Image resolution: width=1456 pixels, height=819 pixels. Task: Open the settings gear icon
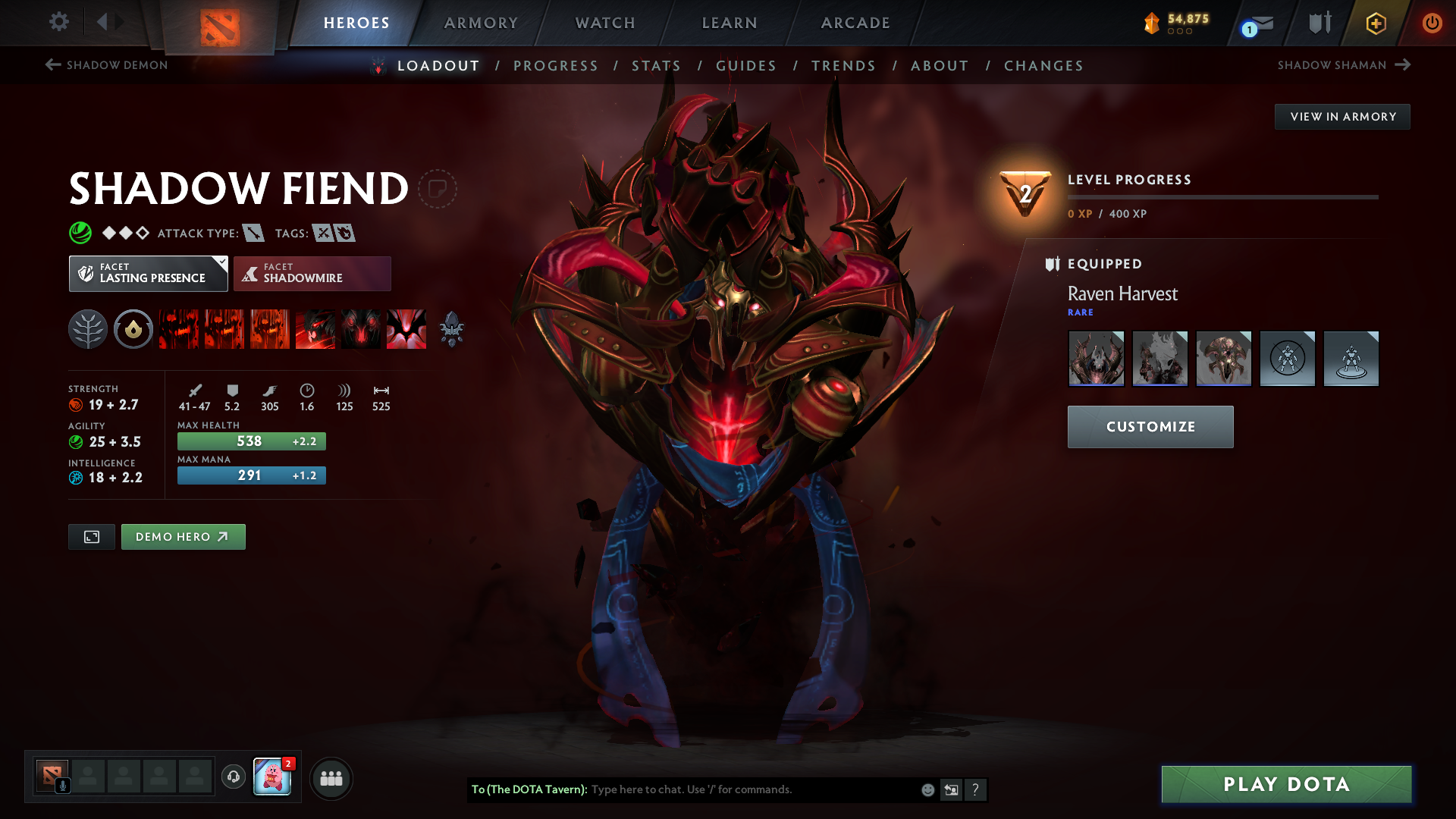tap(59, 22)
